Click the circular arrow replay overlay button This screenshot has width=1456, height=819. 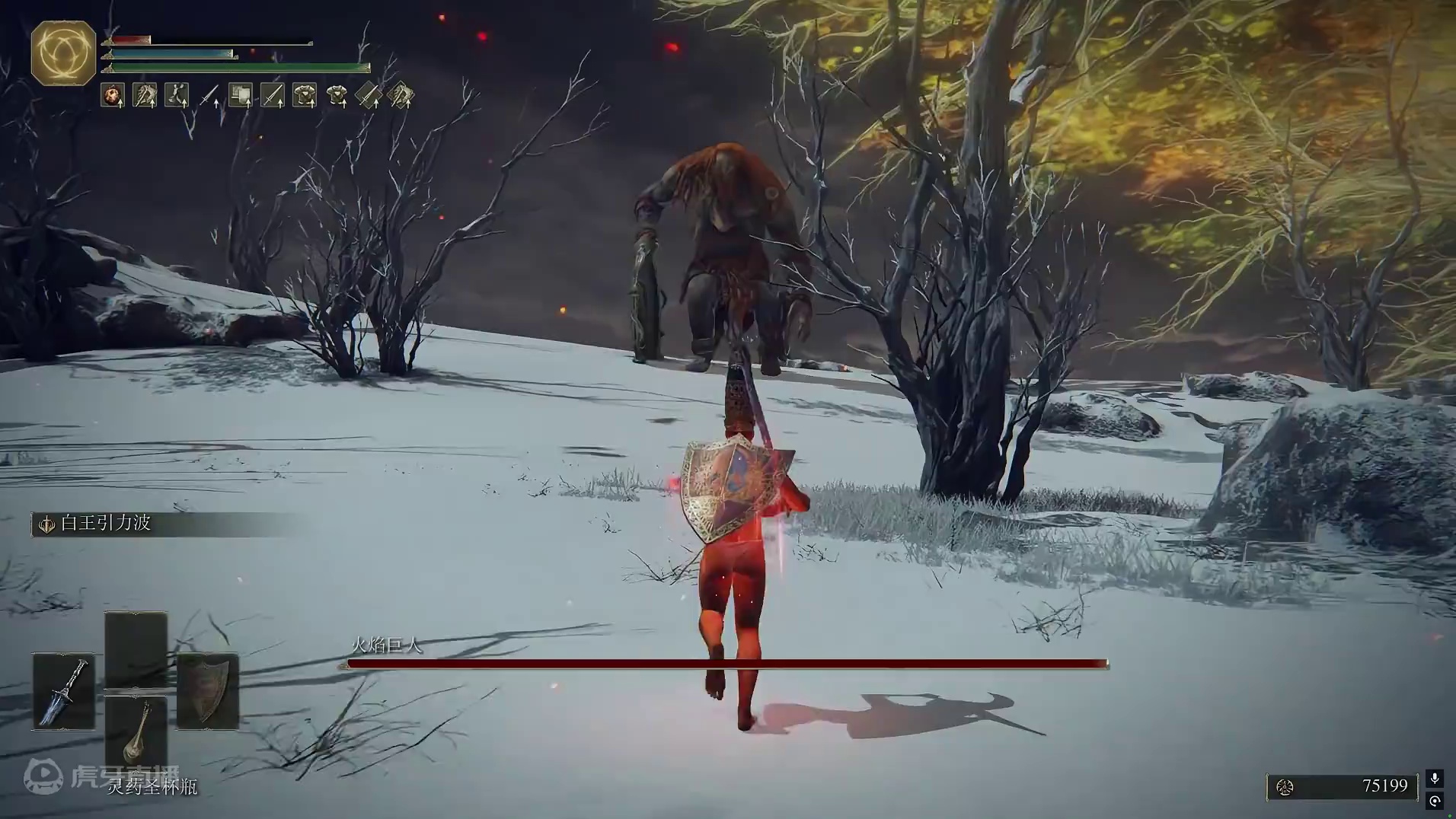click(x=1435, y=801)
